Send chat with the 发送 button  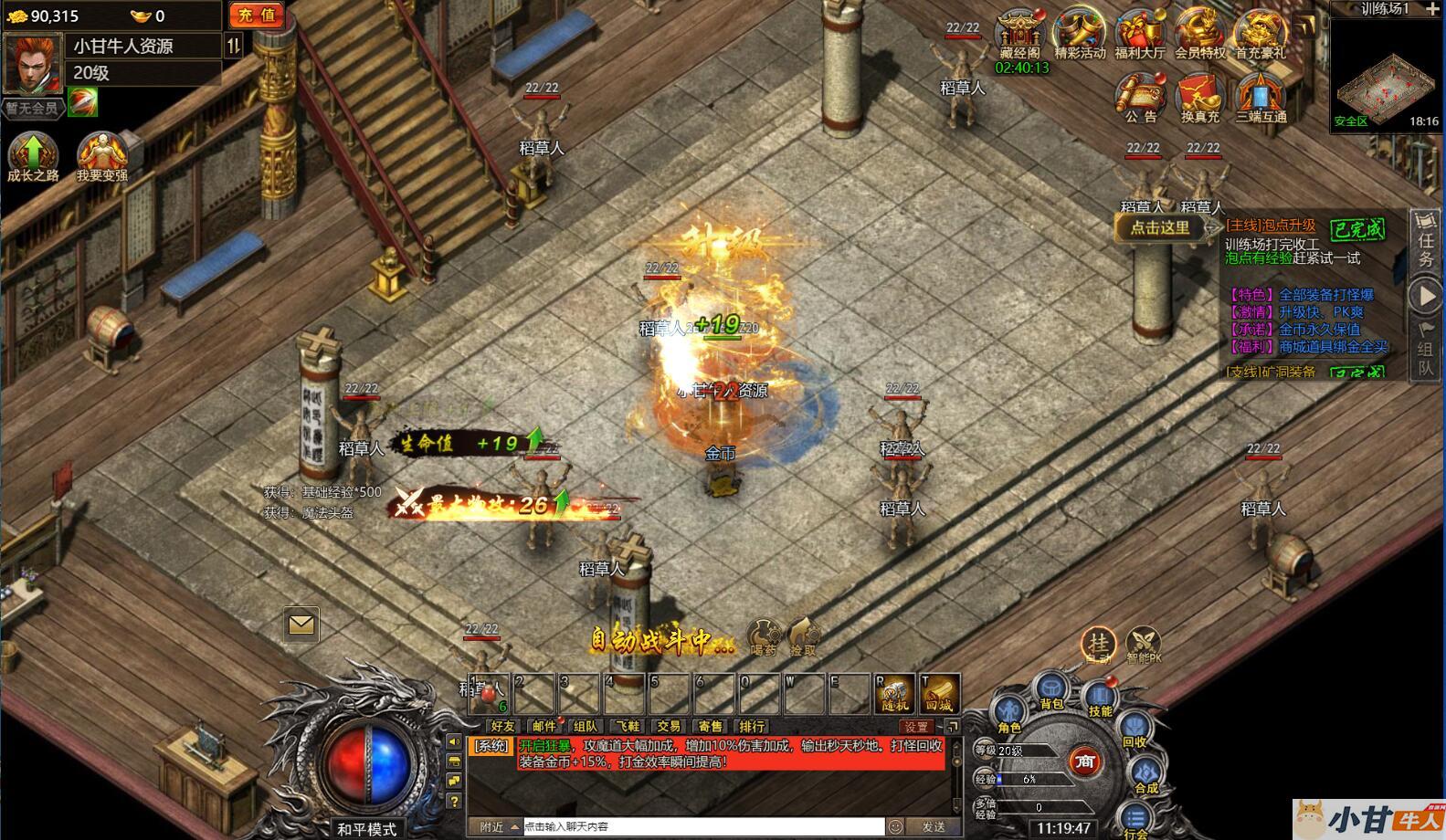[x=934, y=826]
